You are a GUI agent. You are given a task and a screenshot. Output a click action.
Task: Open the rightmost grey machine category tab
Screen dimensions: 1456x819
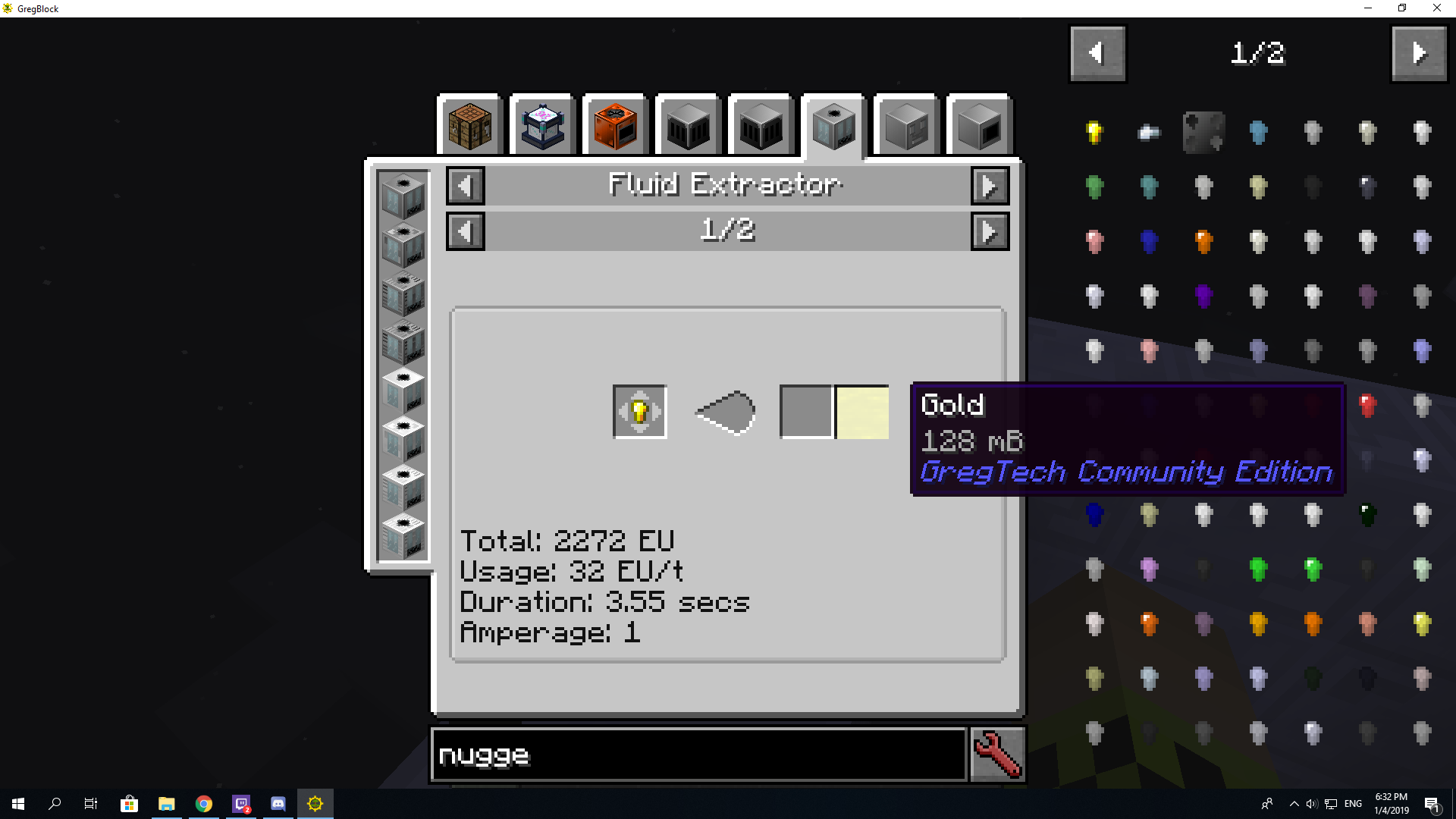[x=978, y=125]
